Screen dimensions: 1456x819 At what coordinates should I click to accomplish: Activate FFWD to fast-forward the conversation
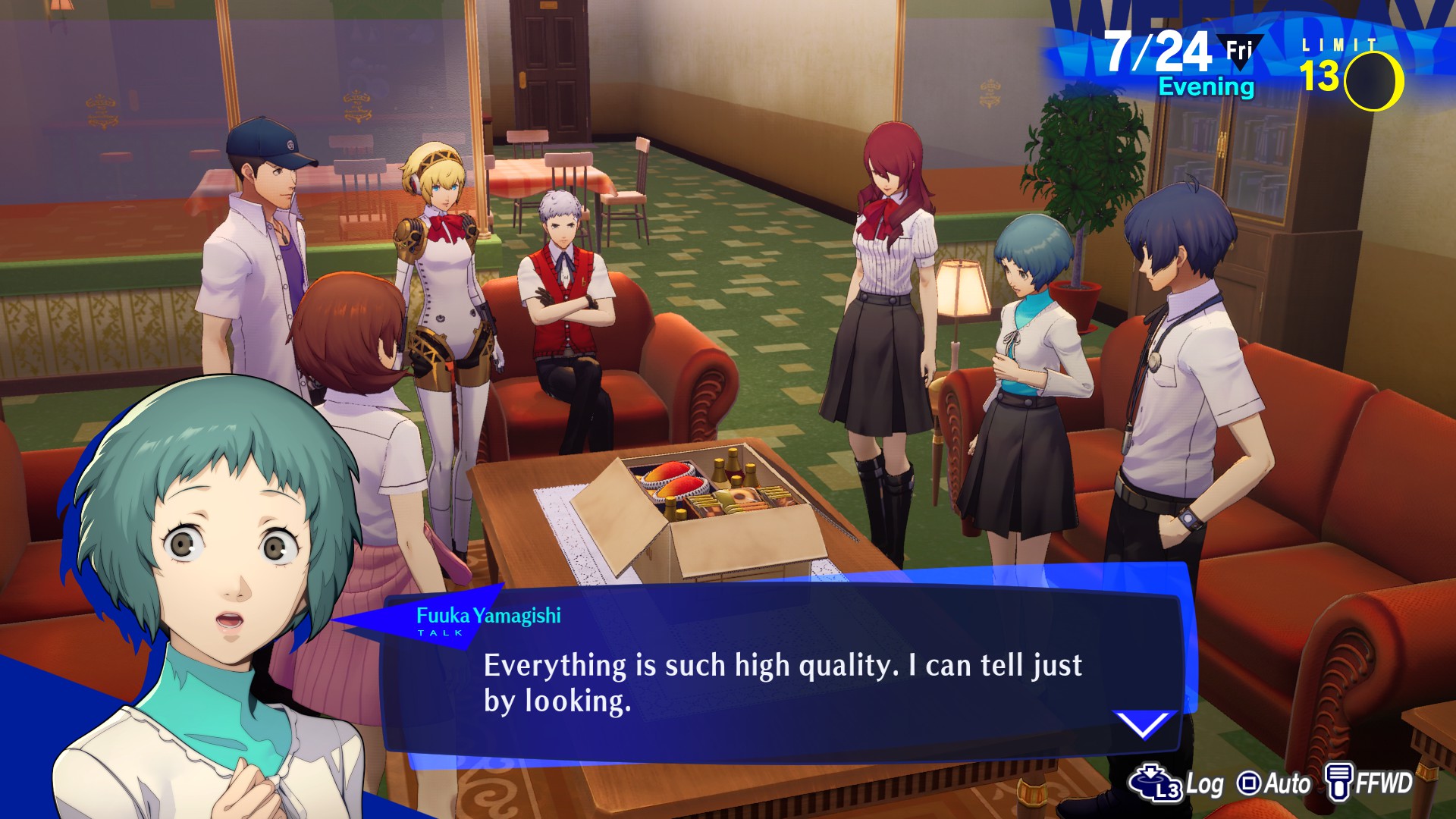[1369, 783]
